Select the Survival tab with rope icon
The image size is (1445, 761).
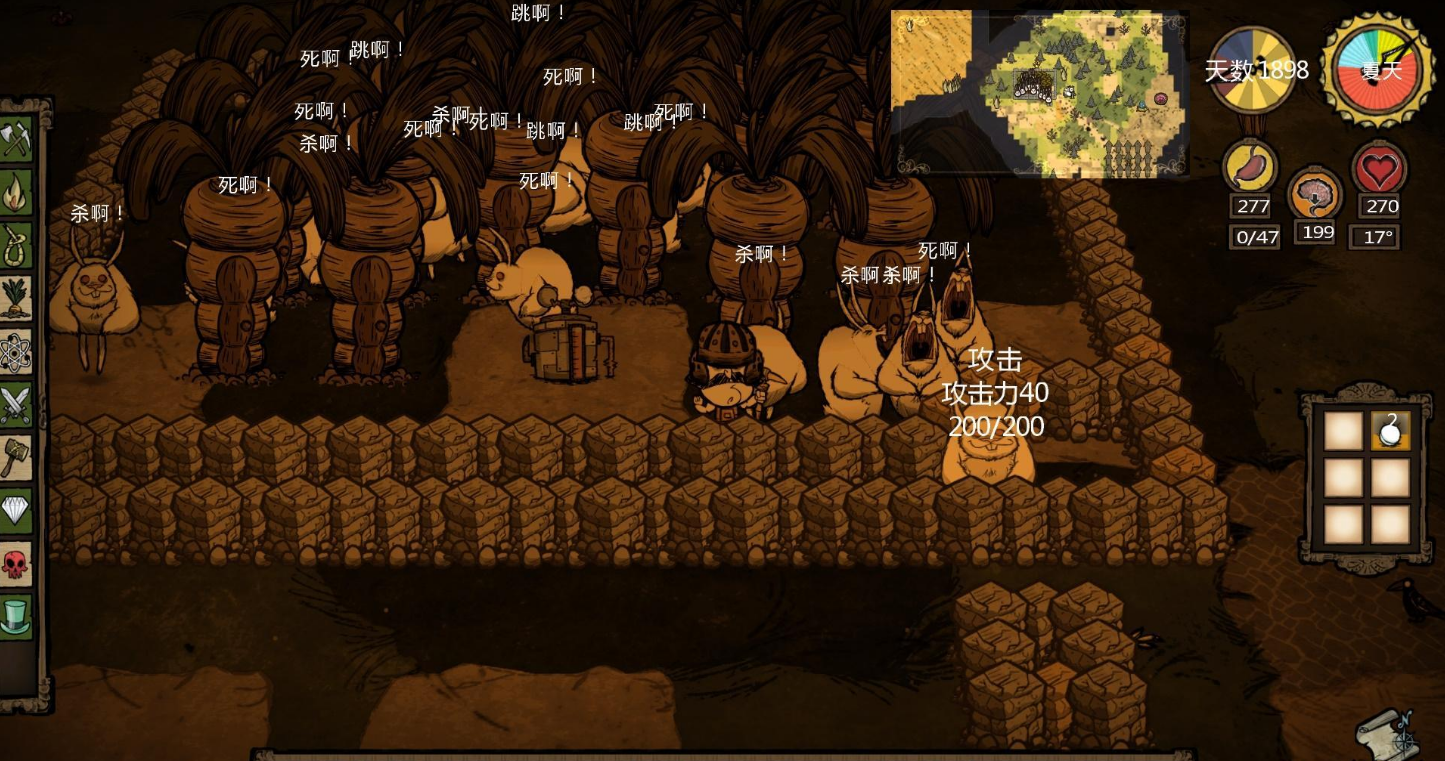[17, 245]
